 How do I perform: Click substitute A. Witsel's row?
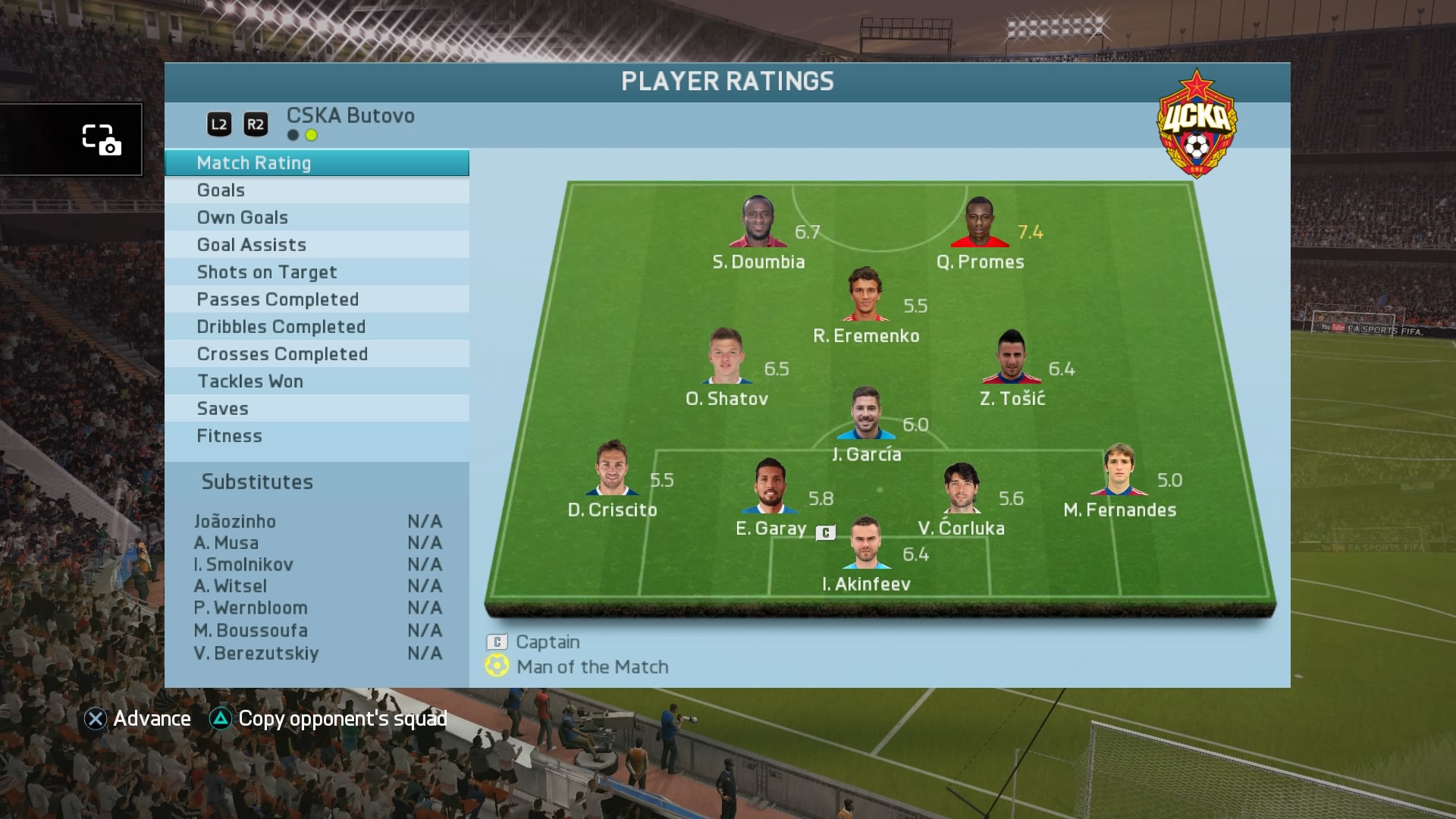(317, 586)
